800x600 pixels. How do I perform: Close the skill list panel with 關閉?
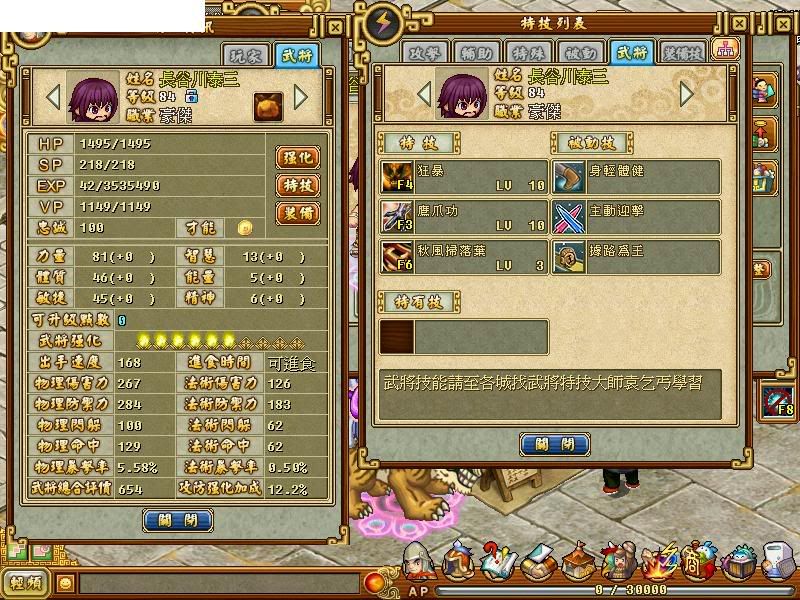click(554, 444)
